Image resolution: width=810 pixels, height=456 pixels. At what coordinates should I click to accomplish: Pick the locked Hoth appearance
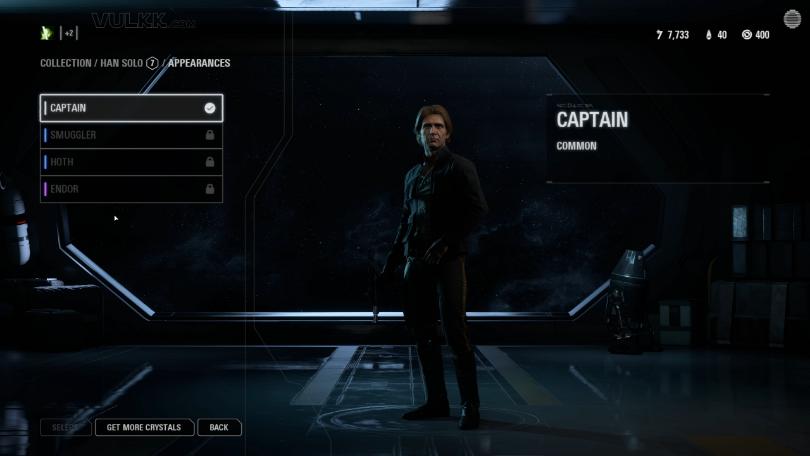[x=130, y=162]
